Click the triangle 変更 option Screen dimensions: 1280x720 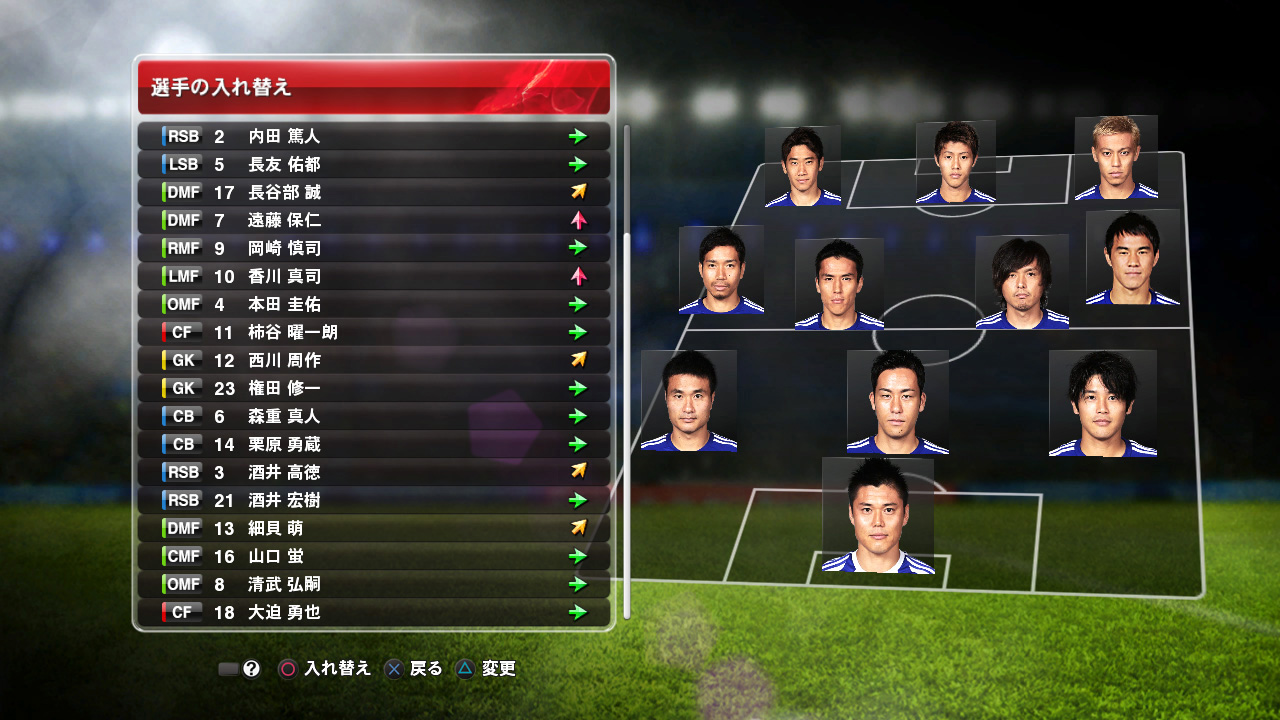(465, 669)
